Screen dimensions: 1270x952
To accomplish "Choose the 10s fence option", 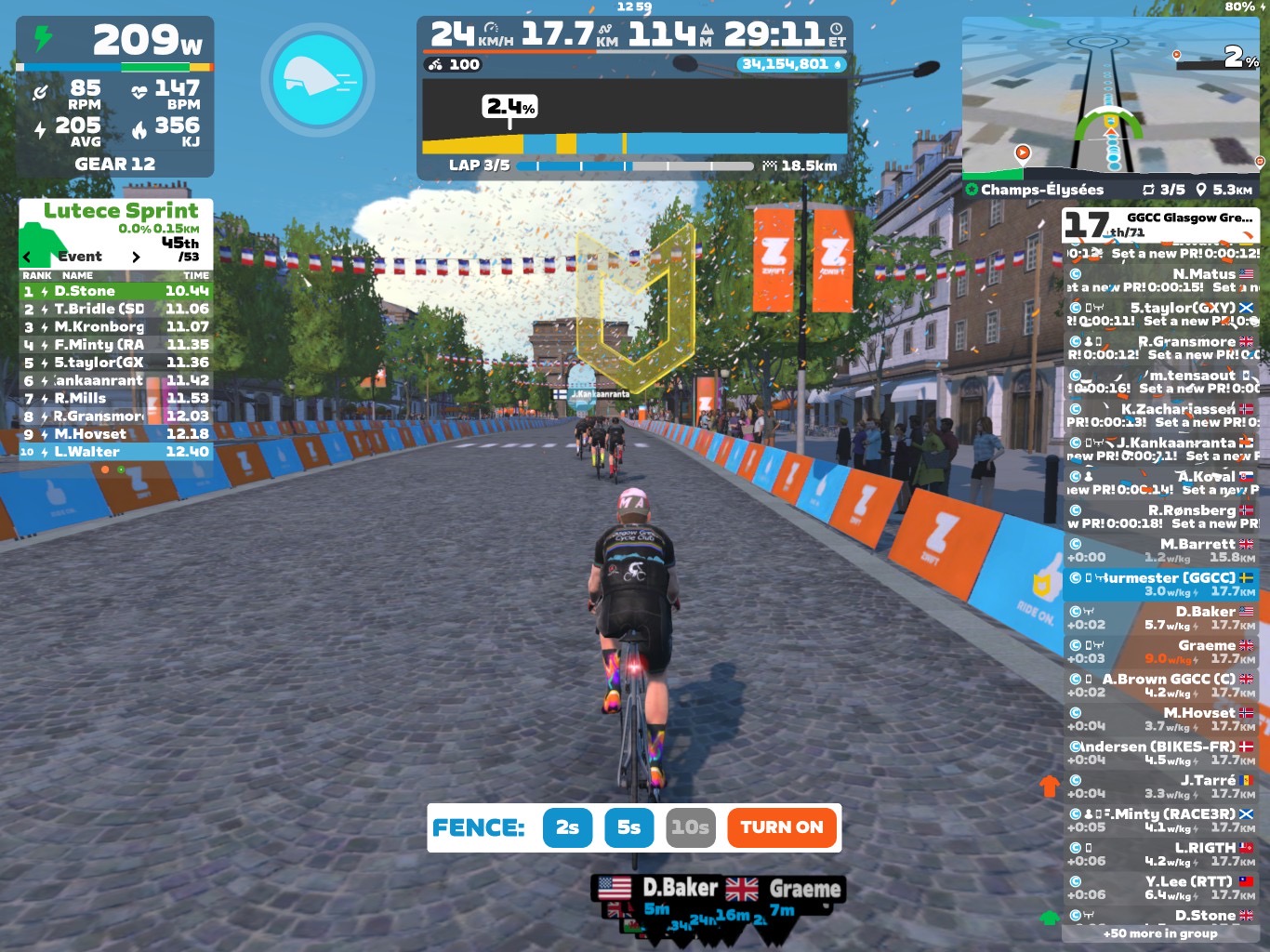I will point(691,827).
